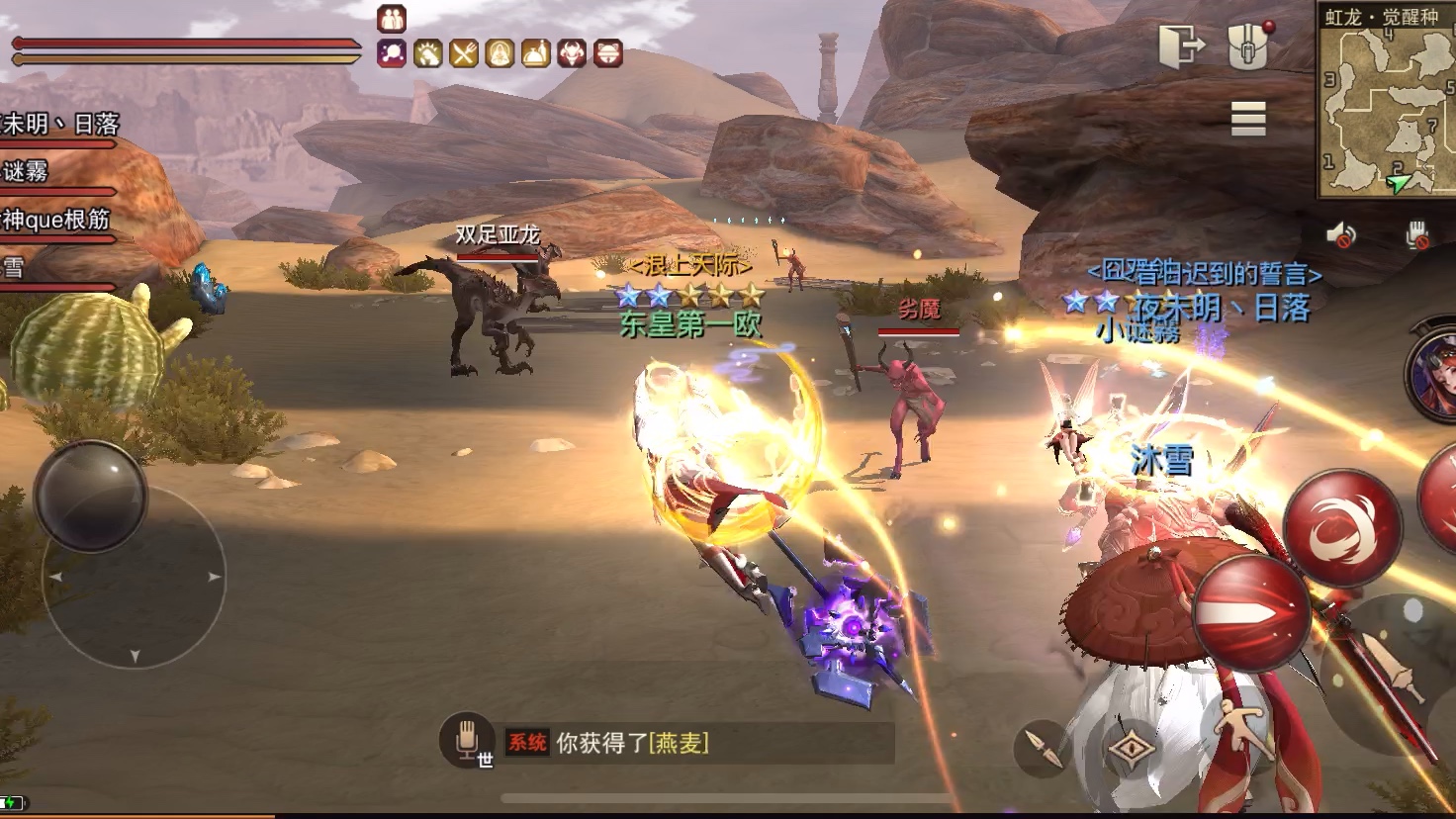Image resolution: width=1456 pixels, height=819 pixels.
Task: Activate the red swirl skill
Action: [x=1341, y=527]
